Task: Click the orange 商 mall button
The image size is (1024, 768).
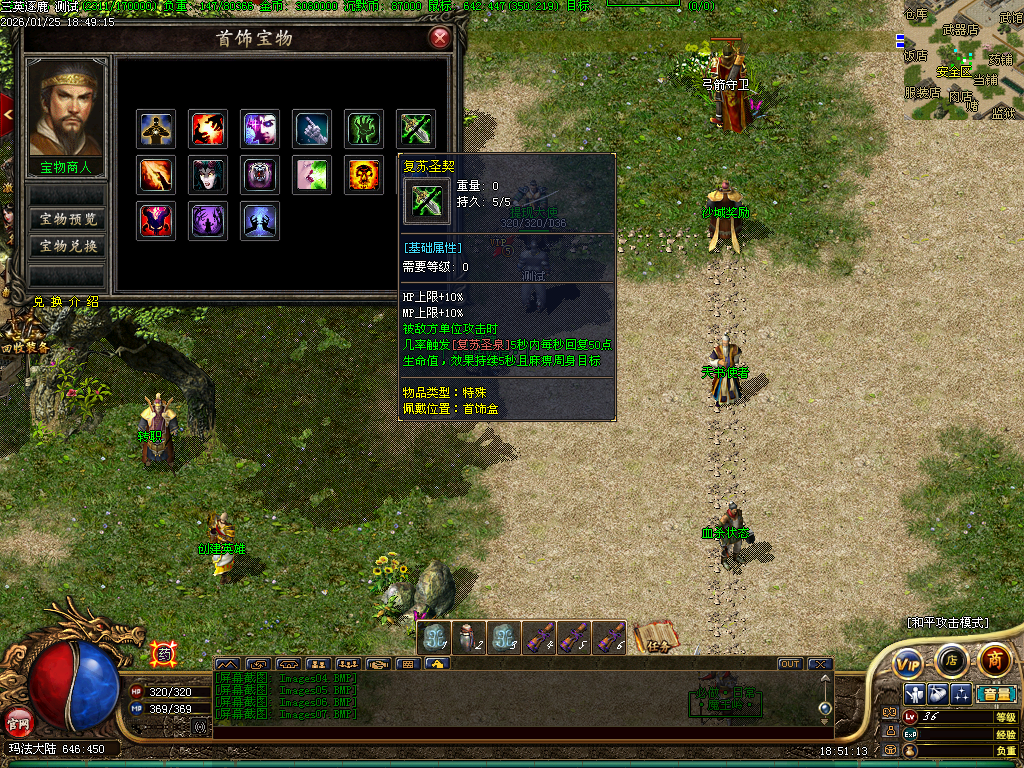Action: 994,659
